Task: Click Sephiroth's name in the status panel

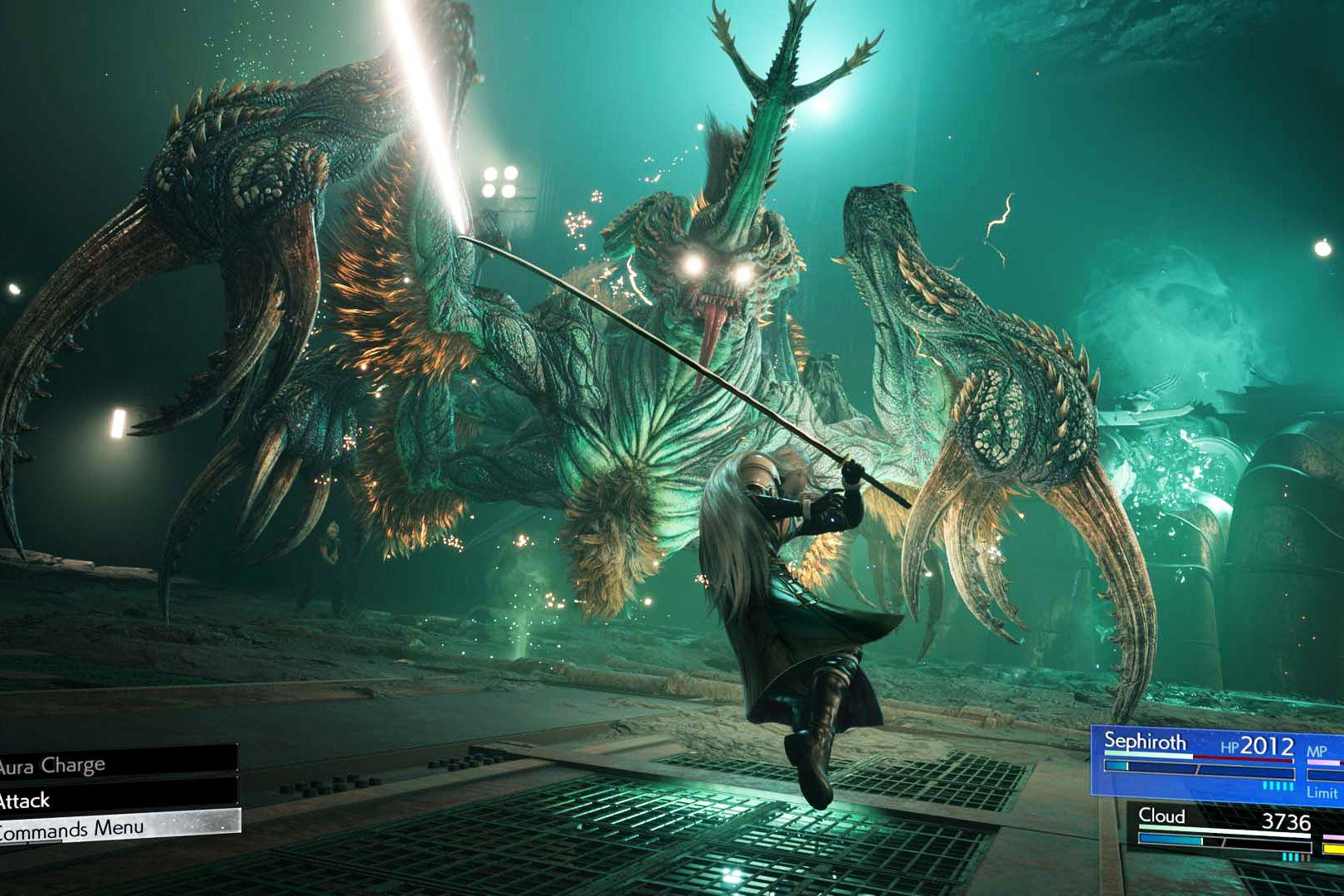Action: coord(1144,742)
